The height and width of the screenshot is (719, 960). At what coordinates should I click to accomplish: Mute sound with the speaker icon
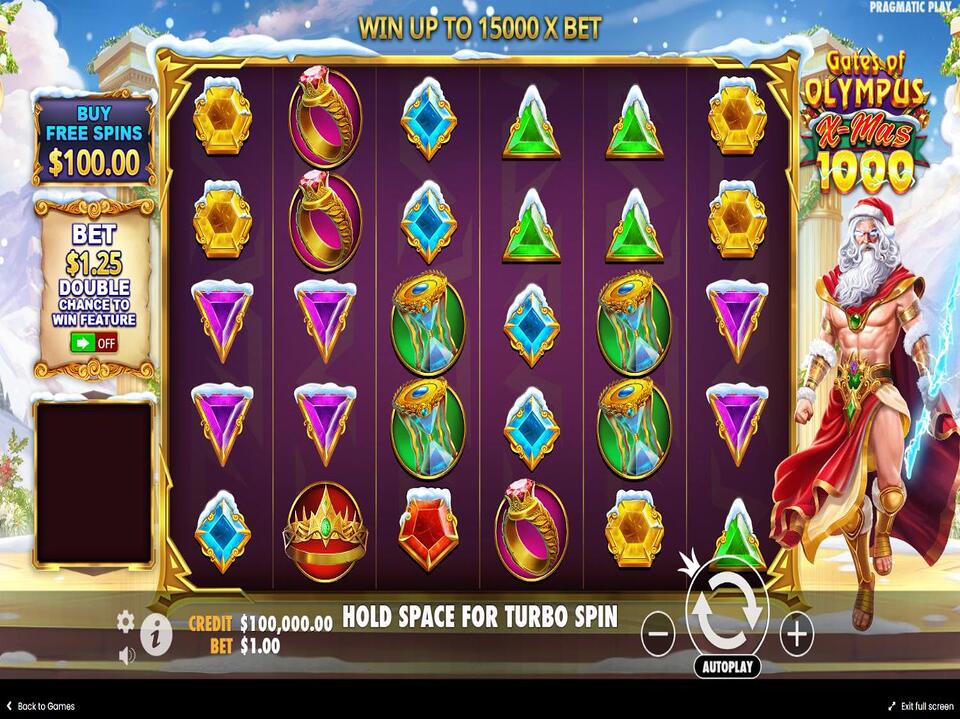point(127,656)
